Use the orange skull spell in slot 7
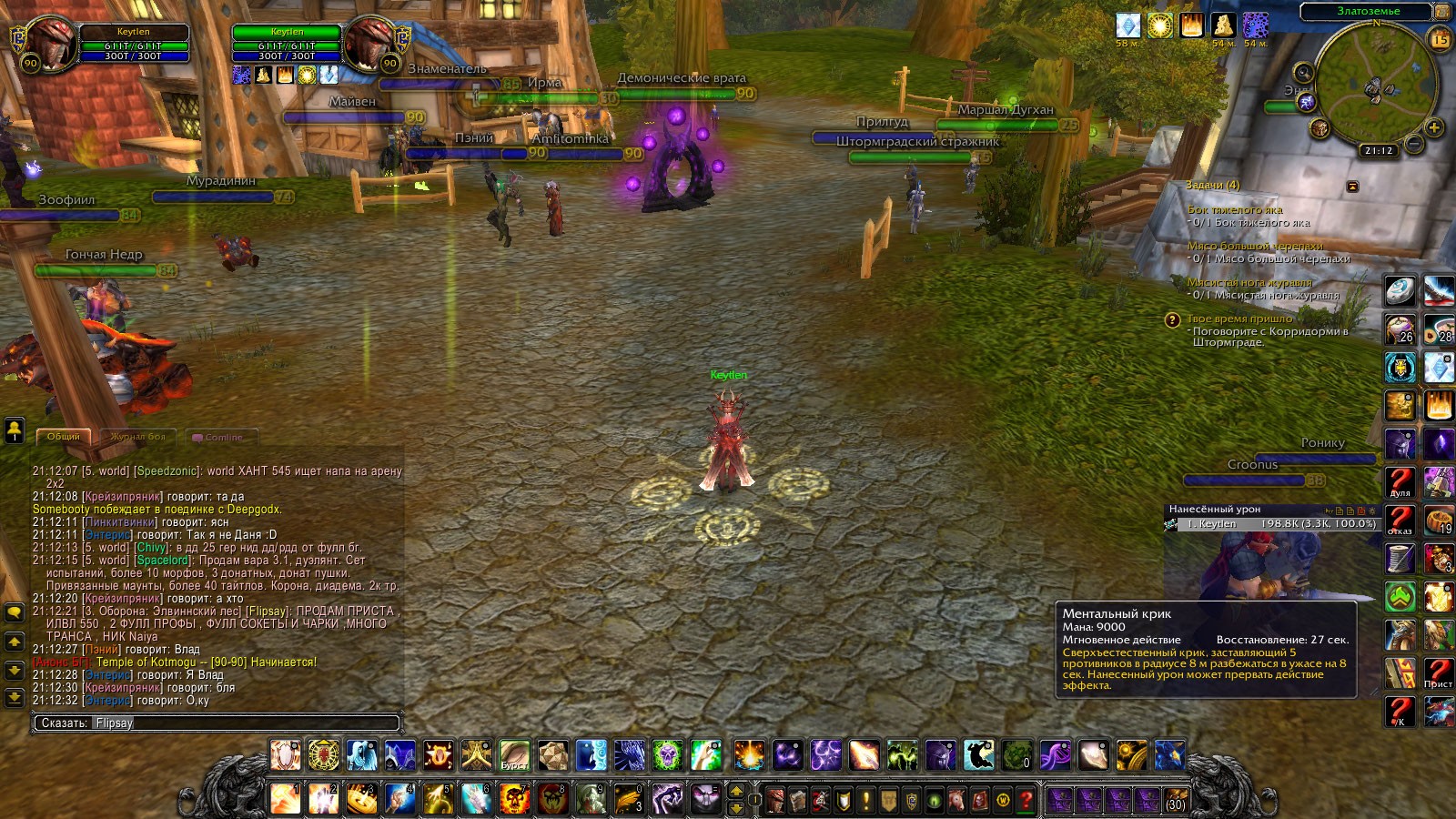 514,798
